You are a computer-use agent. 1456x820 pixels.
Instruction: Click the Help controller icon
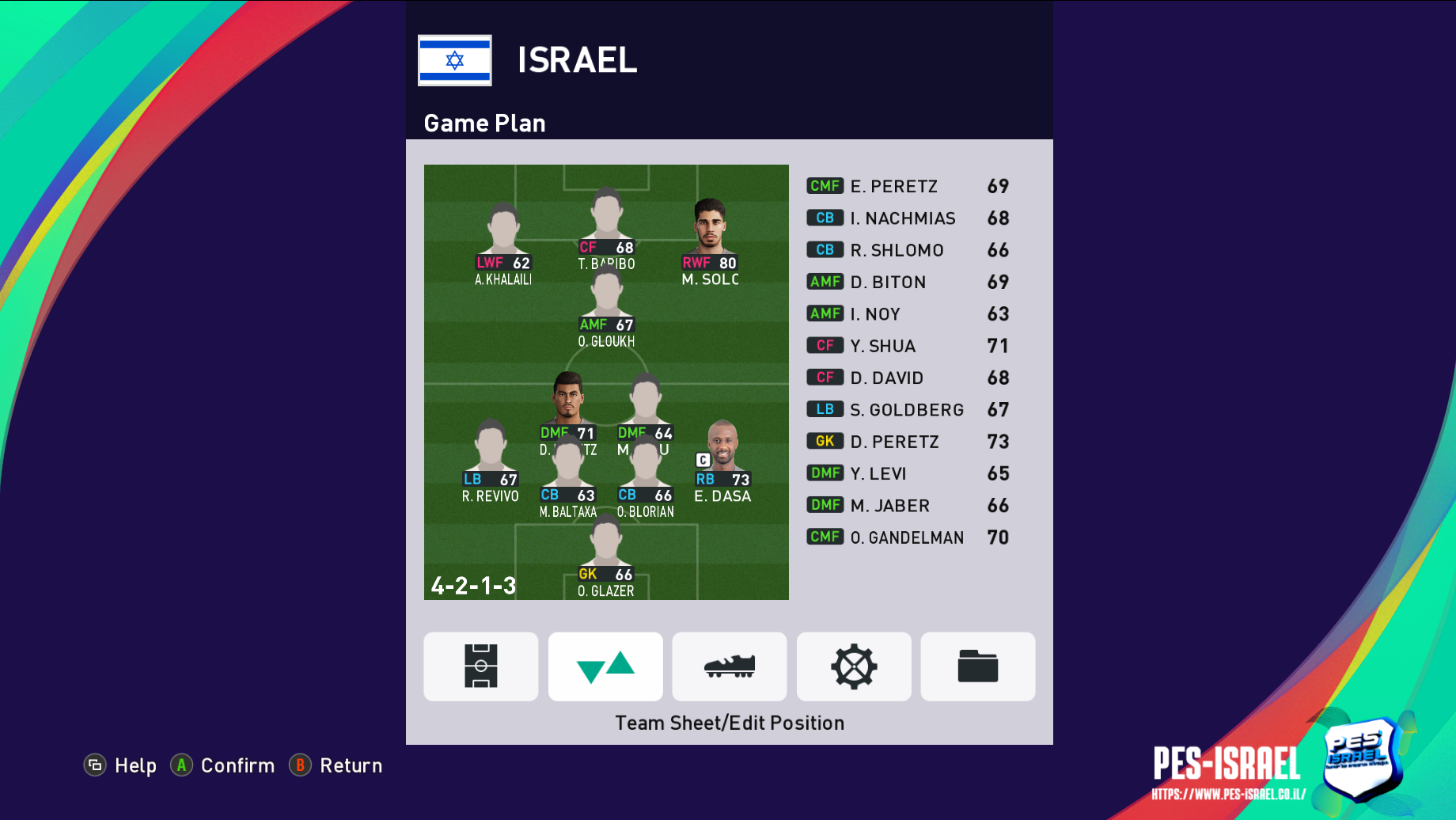(95, 765)
